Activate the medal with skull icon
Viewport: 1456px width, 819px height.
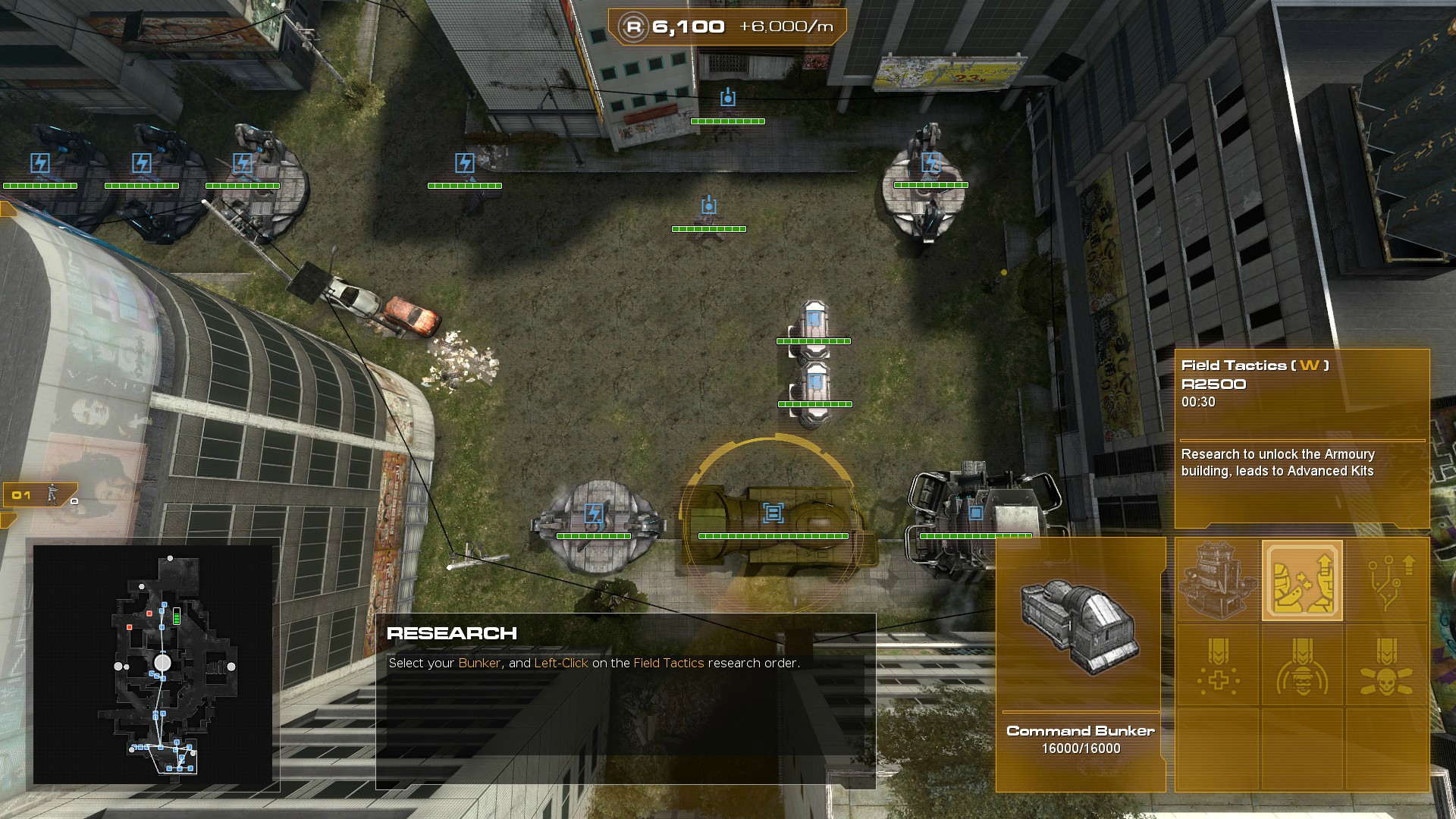[1387, 667]
